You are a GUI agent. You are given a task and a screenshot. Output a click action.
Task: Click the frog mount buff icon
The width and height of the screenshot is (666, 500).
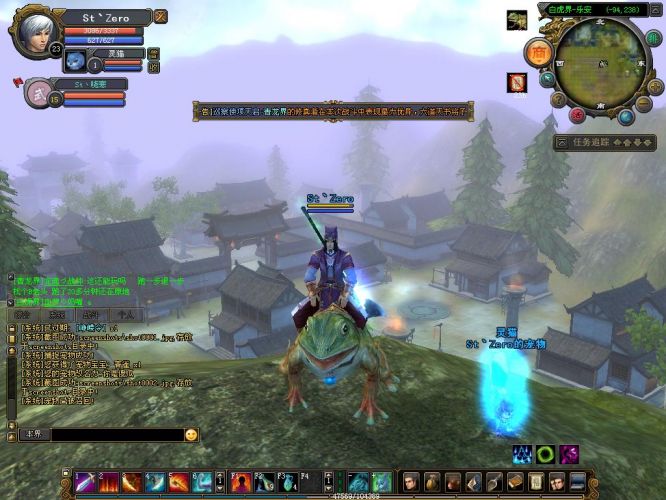click(516, 20)
